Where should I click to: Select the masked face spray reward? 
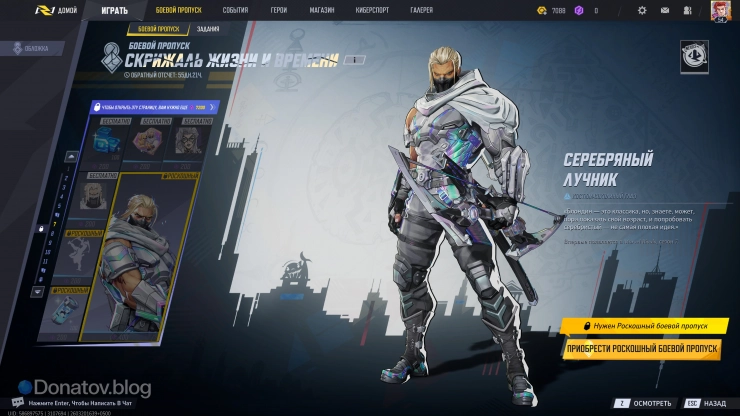(185, 140)
